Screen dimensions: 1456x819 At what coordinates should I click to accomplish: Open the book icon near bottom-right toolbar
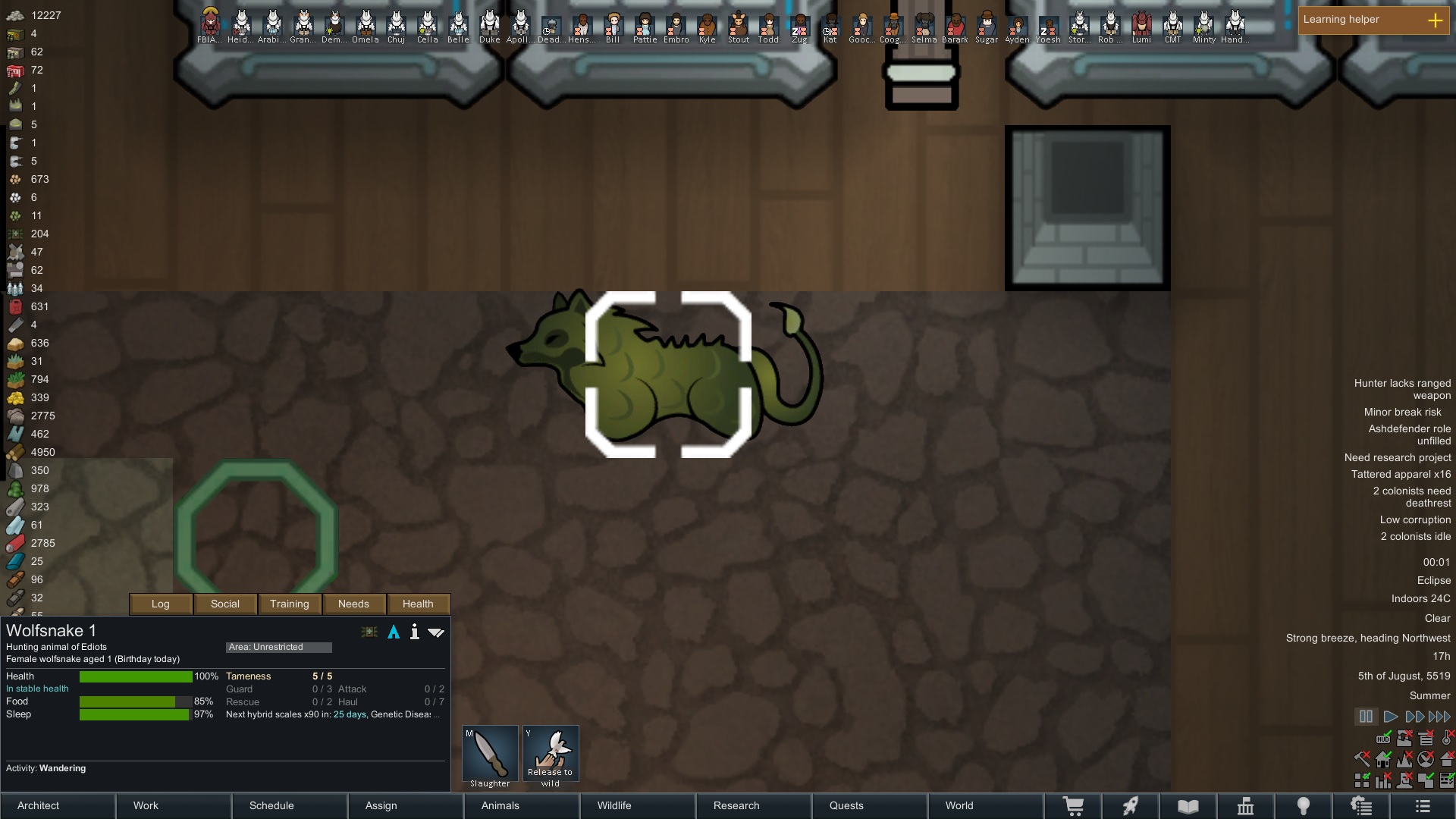coord(1188,805)
